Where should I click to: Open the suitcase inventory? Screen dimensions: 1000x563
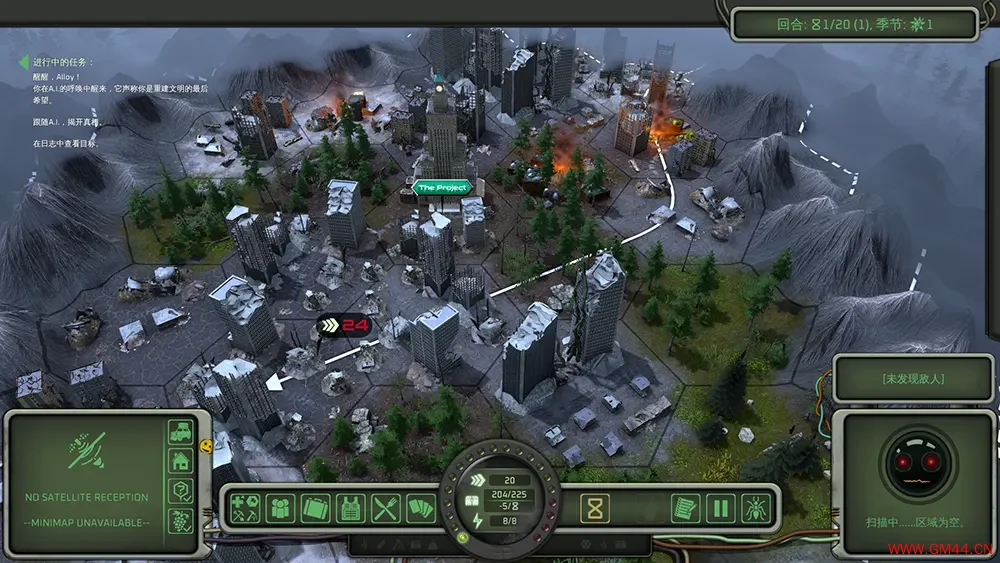[316, 509]
